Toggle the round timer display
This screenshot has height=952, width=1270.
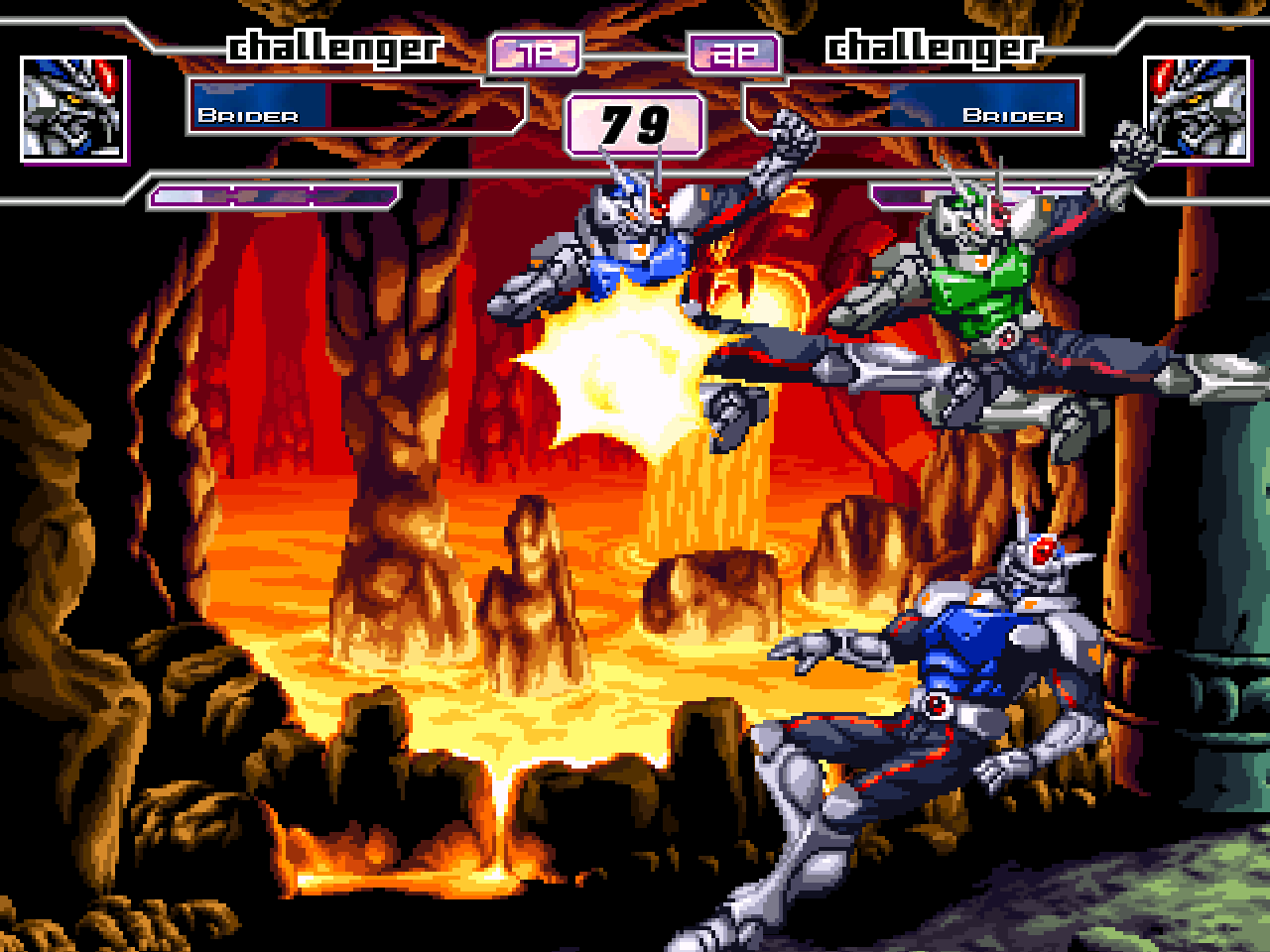[x=635, y=124]
